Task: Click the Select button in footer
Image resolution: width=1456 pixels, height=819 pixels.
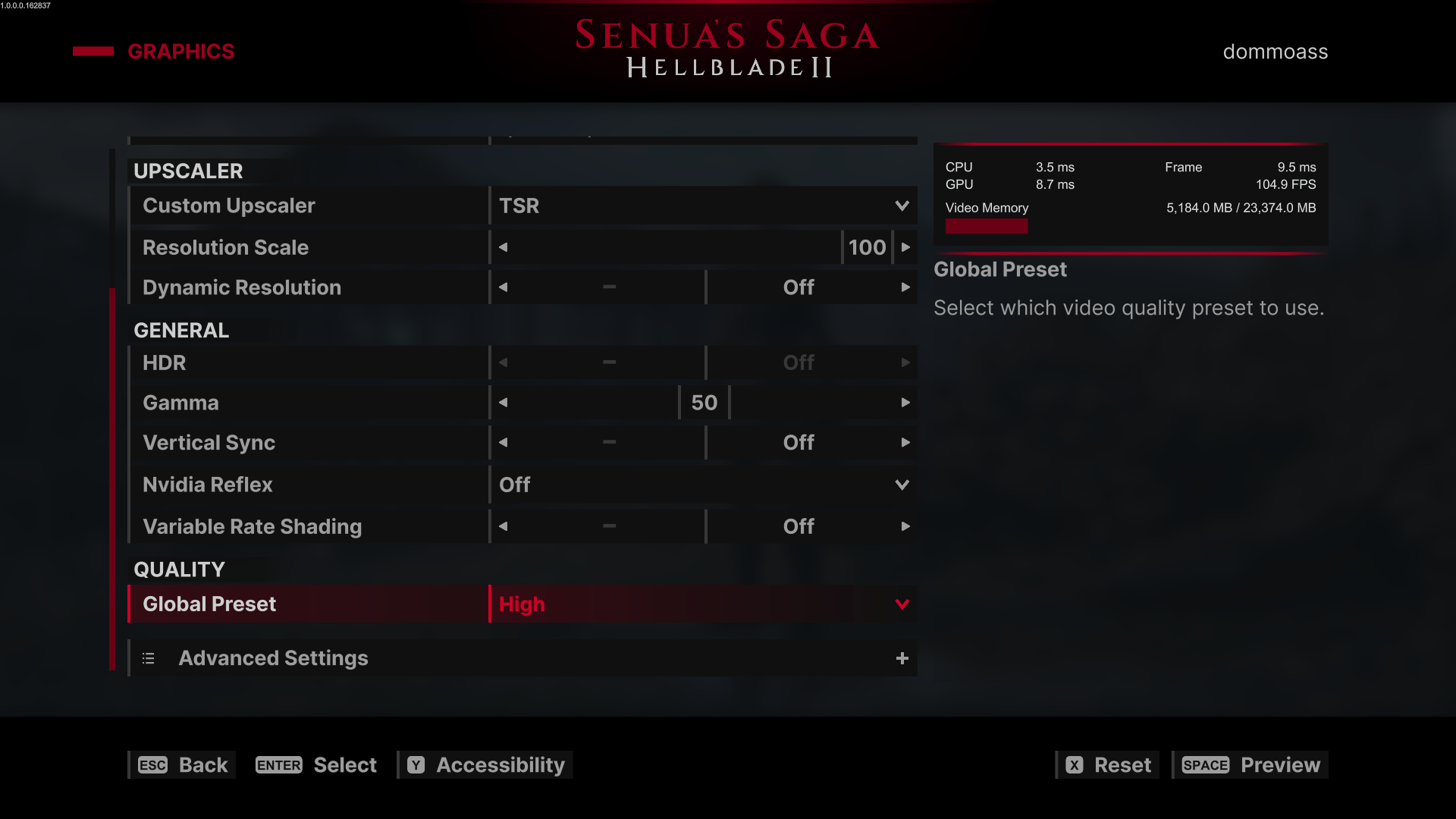Action: pyautogui.click(x=316, y=765)
